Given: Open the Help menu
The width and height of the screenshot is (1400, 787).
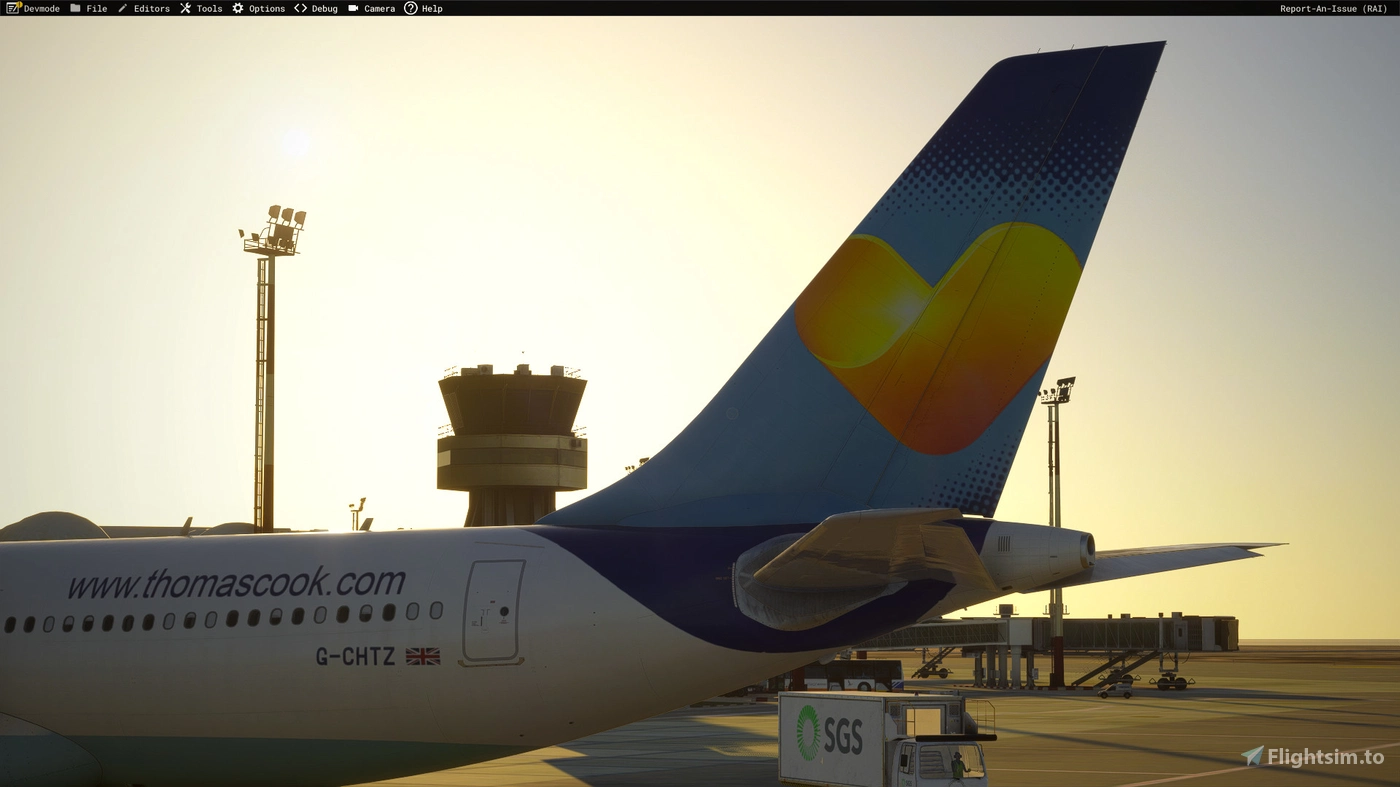Looking at the screenshot, I should pos(432,8).
